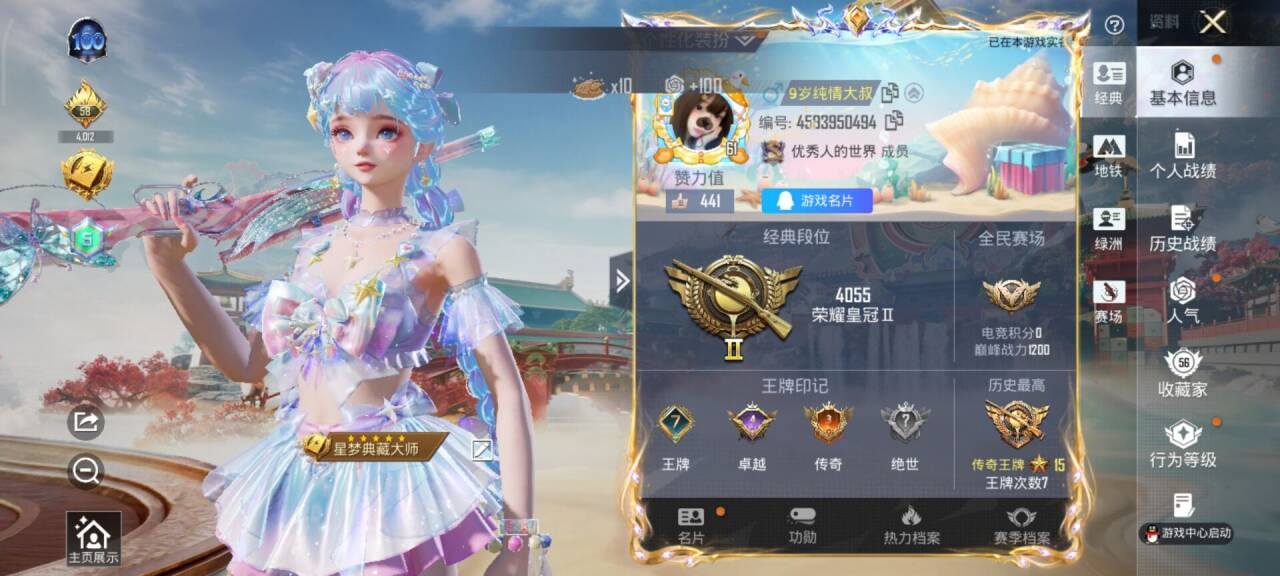Open the 热力档案 tab
The width and height of the screenshot is (1280, 576).
click(x=911, y=526)
